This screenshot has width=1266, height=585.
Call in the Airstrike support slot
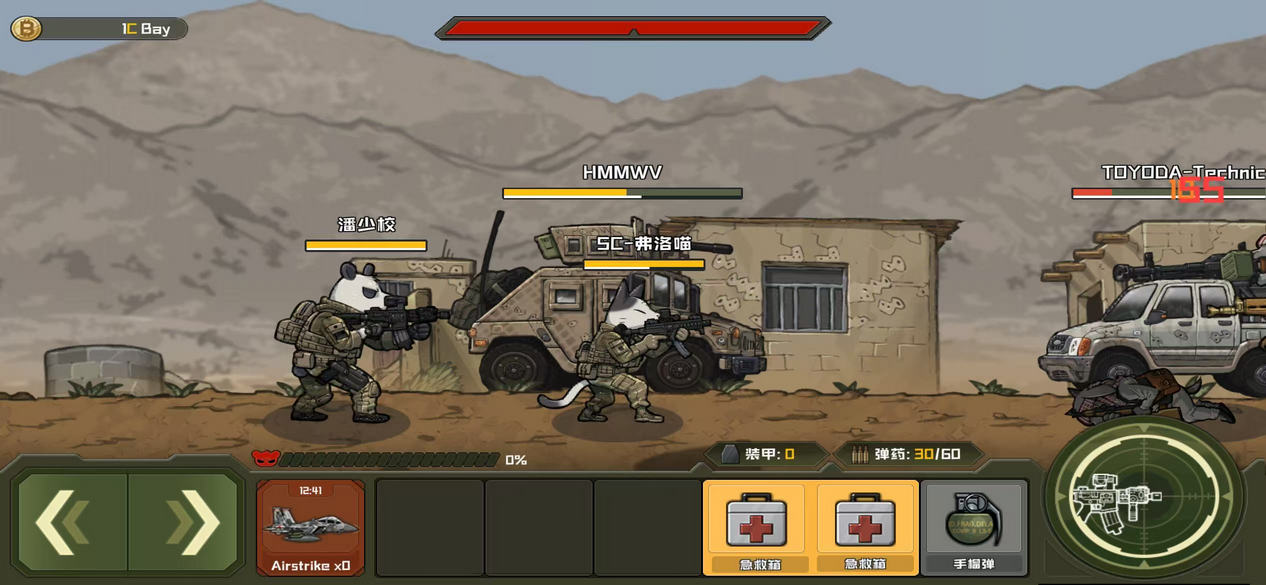click(311, 527)
